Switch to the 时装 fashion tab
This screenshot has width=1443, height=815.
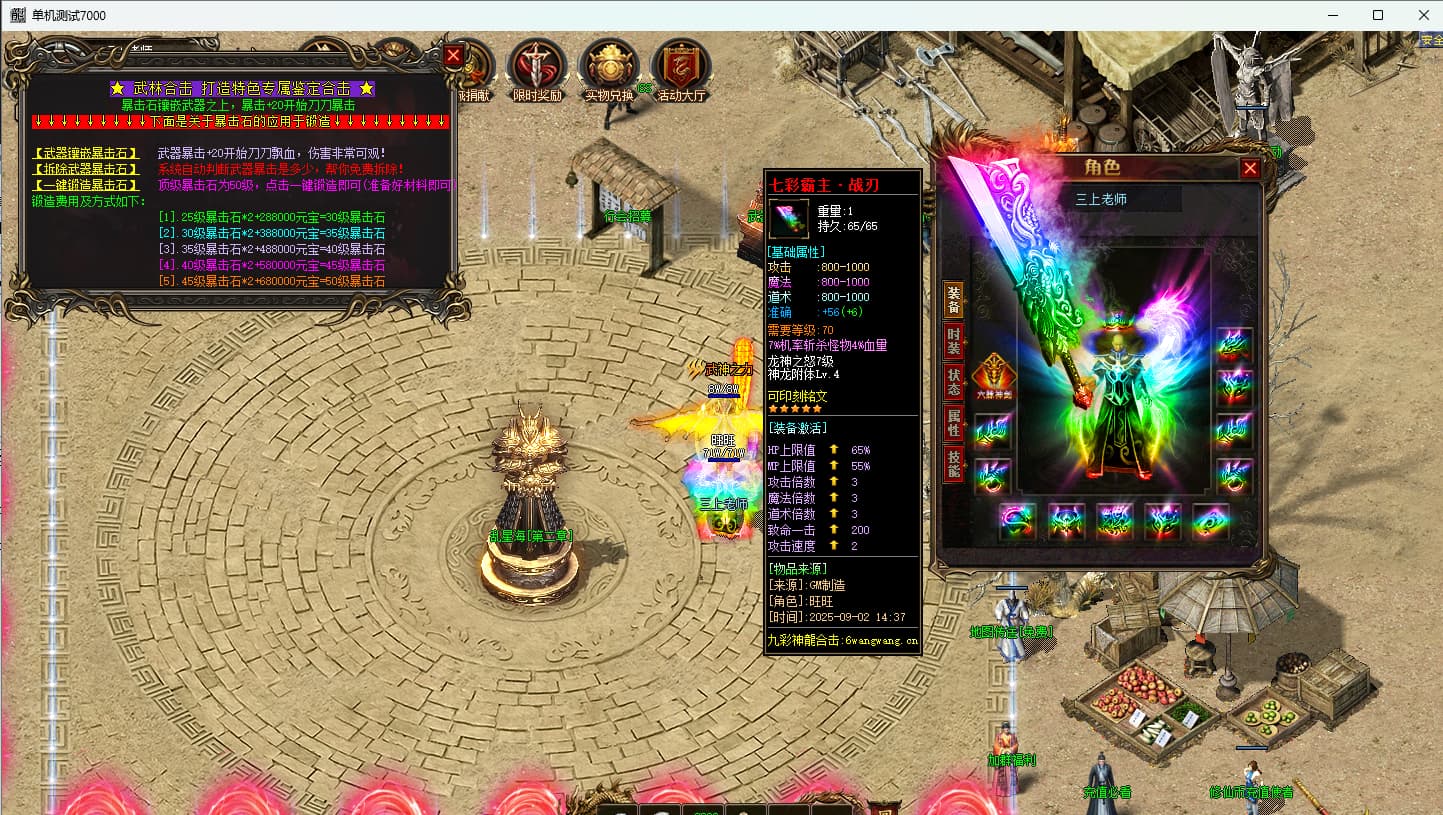954,339
